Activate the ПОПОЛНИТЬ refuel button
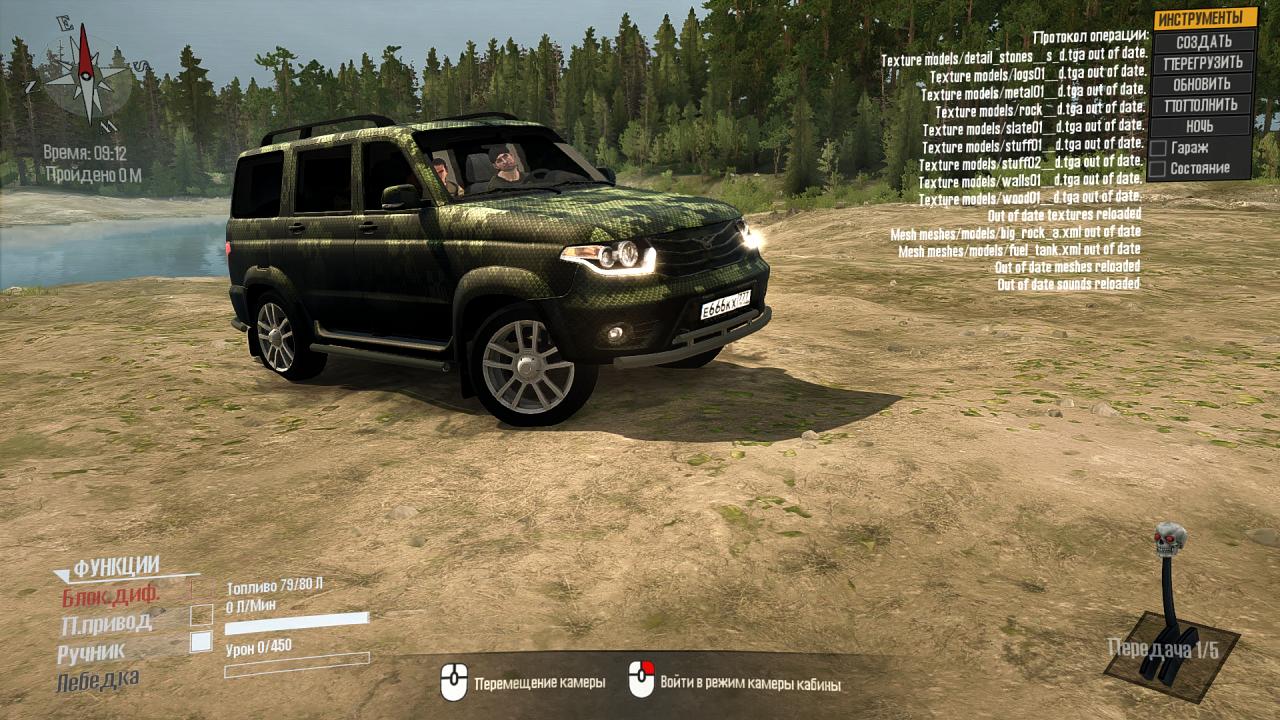Viewport: 1280px width, 720px height. click(x=1203, y=105)
